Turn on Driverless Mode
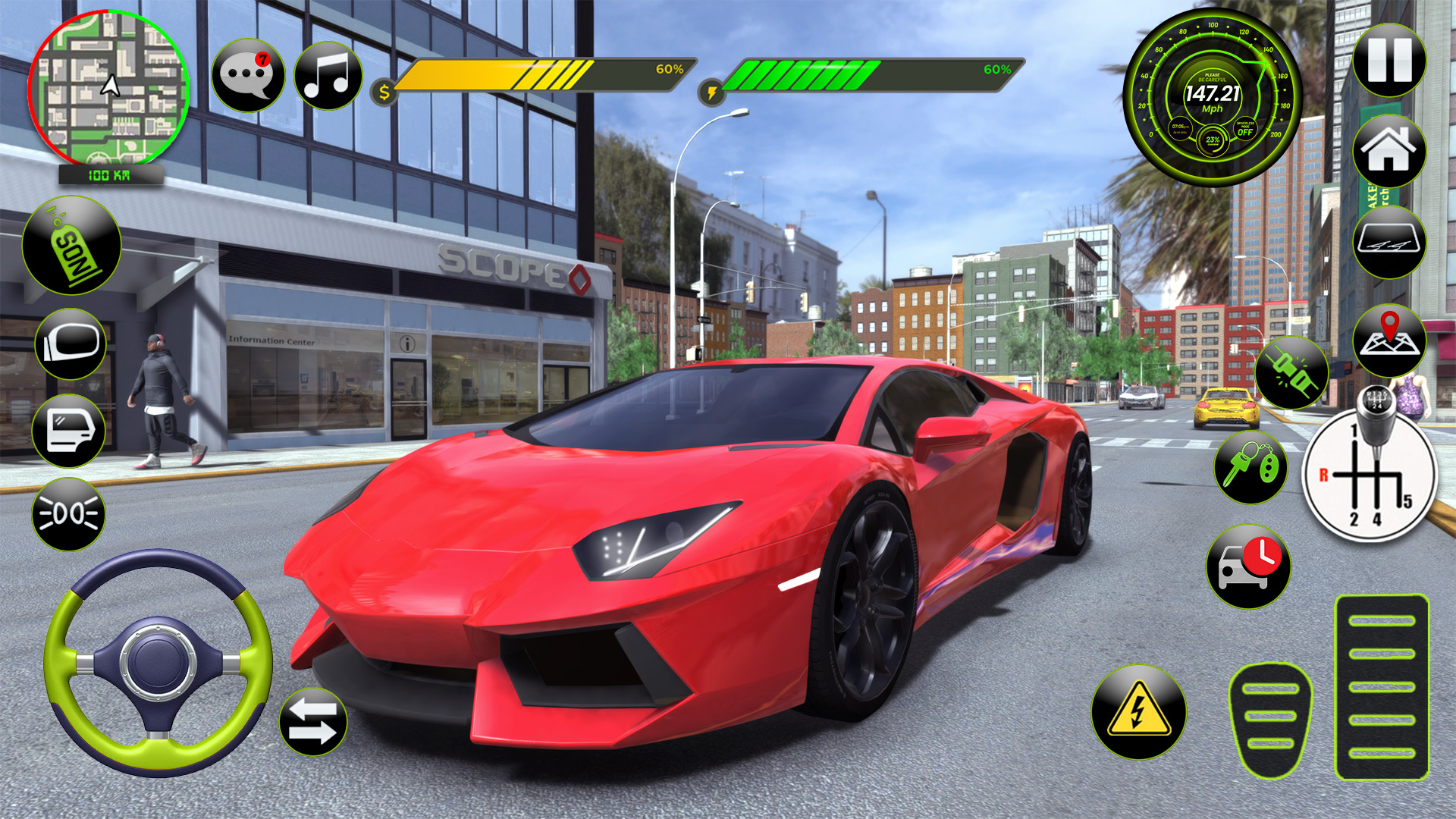 1246,130
